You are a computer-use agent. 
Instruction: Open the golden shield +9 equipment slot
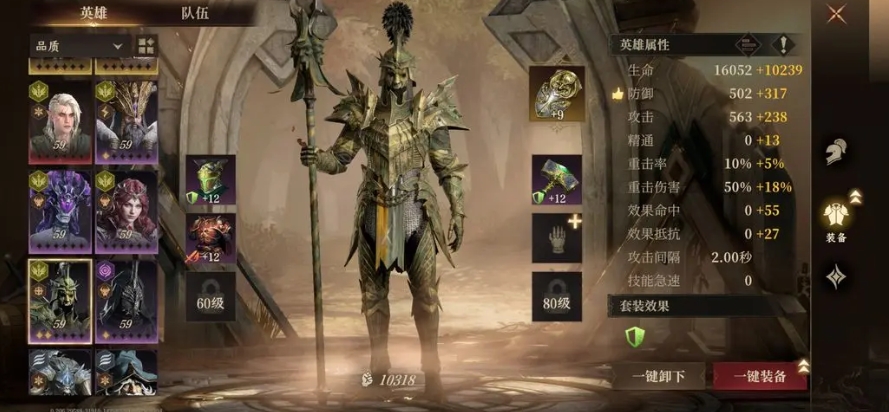[x=556, y=94]
